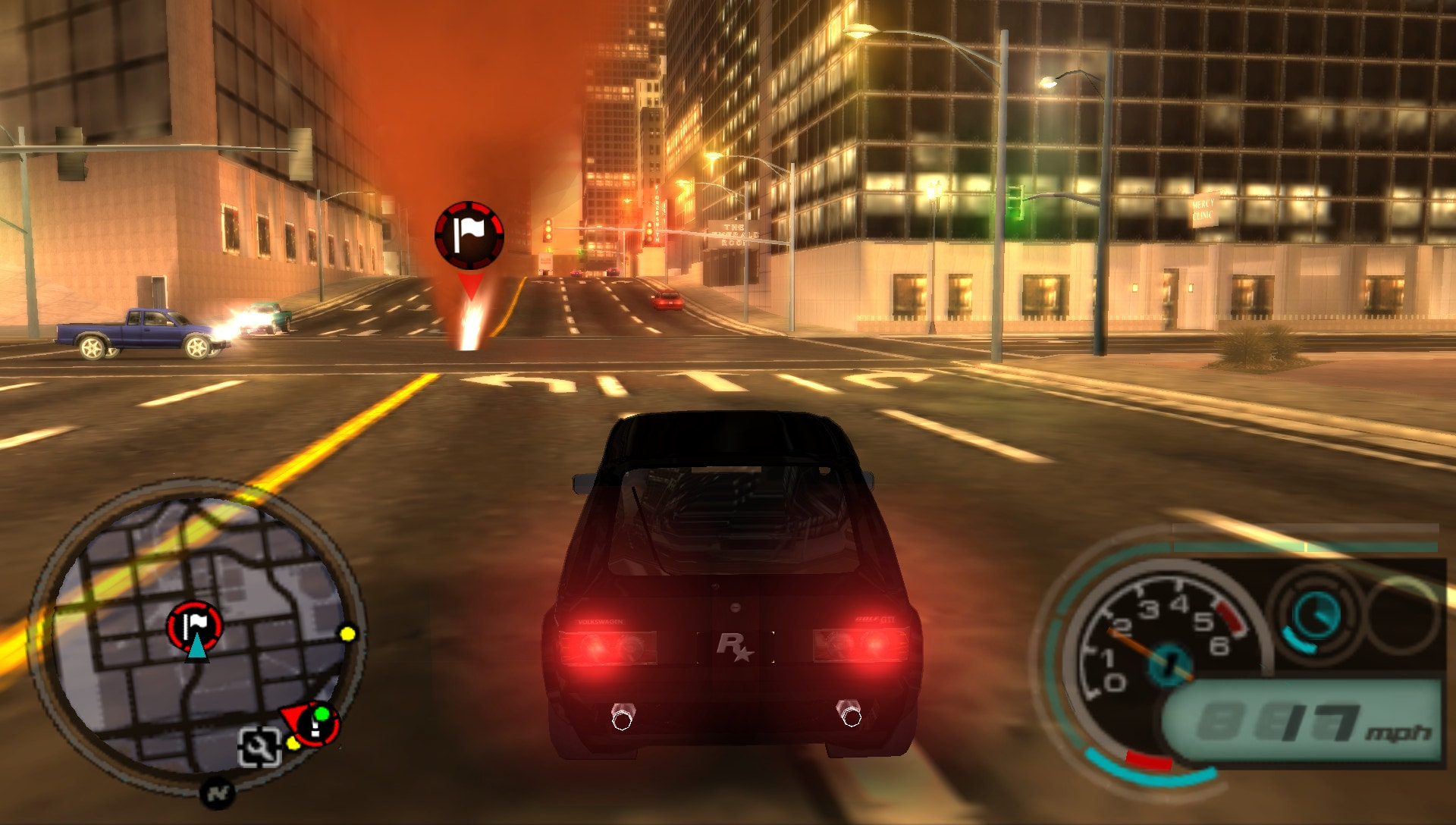The height and width of the screenshot is (825, 1456).
Task: Open the wrench garage shop icon on minimap
Action: pos(259,747)
